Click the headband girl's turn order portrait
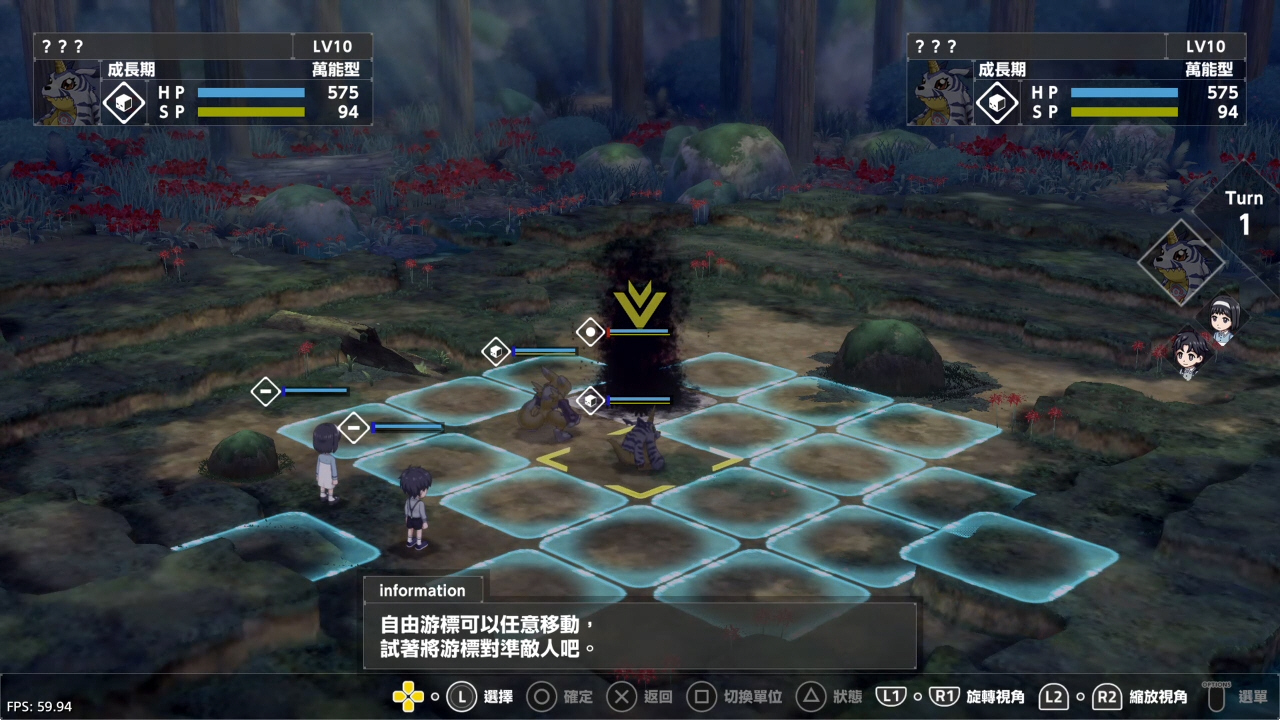The image size is (1280, 720). coord(1223,319)
